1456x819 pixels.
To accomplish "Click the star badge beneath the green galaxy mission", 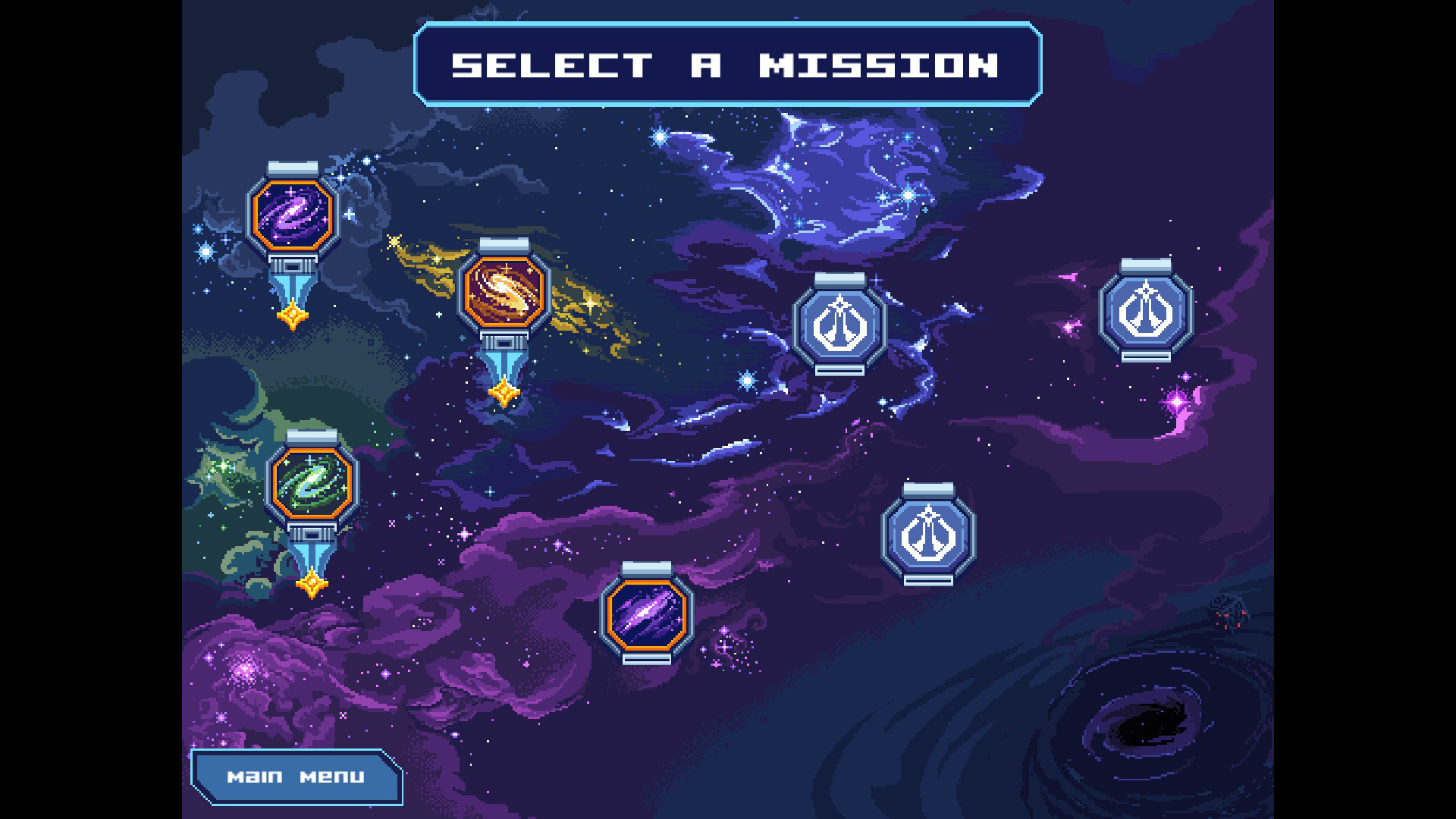I will (x=311, y=584).
